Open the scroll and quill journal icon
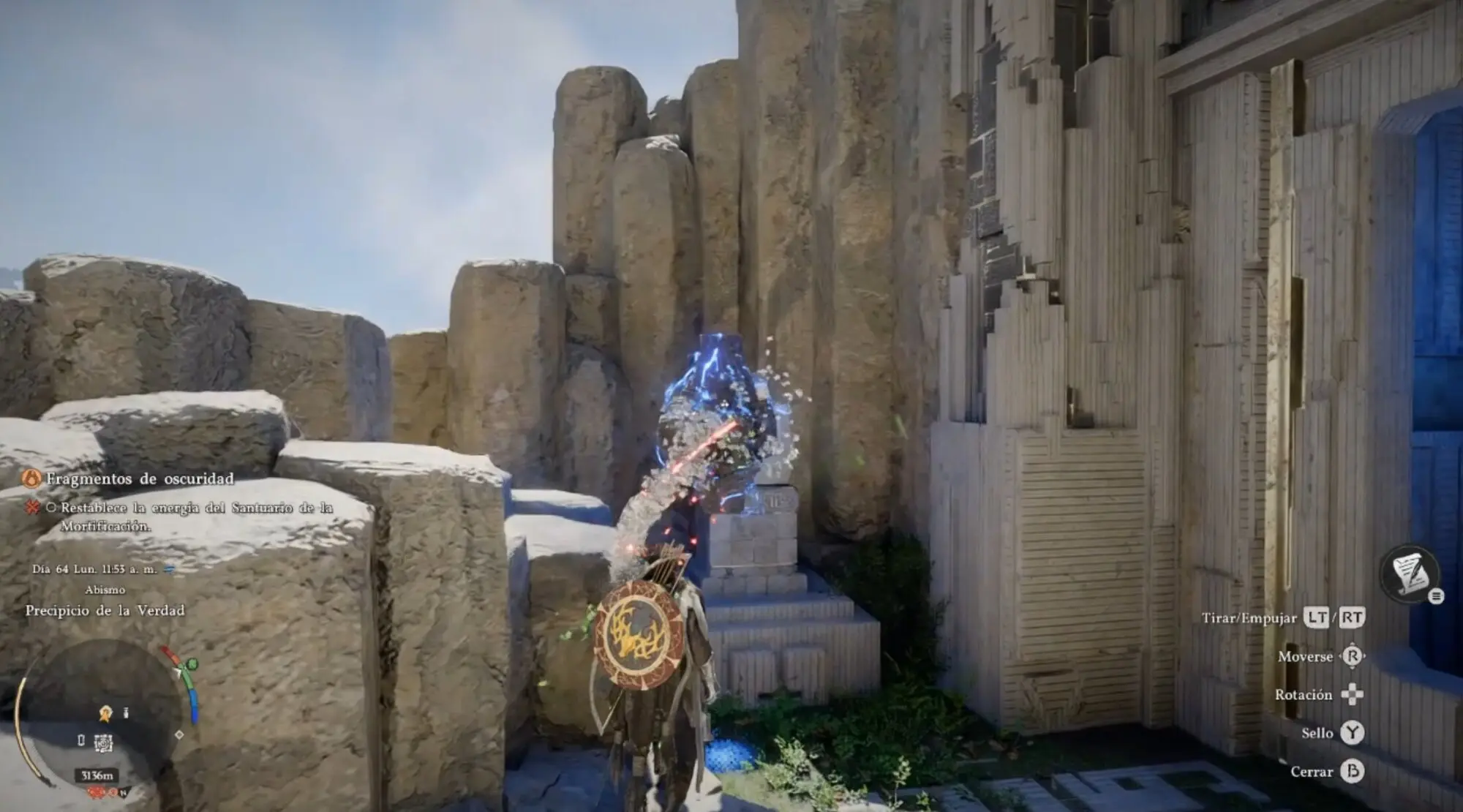This screenshot has width=1463, height=812. click(x=1409, y=574)
